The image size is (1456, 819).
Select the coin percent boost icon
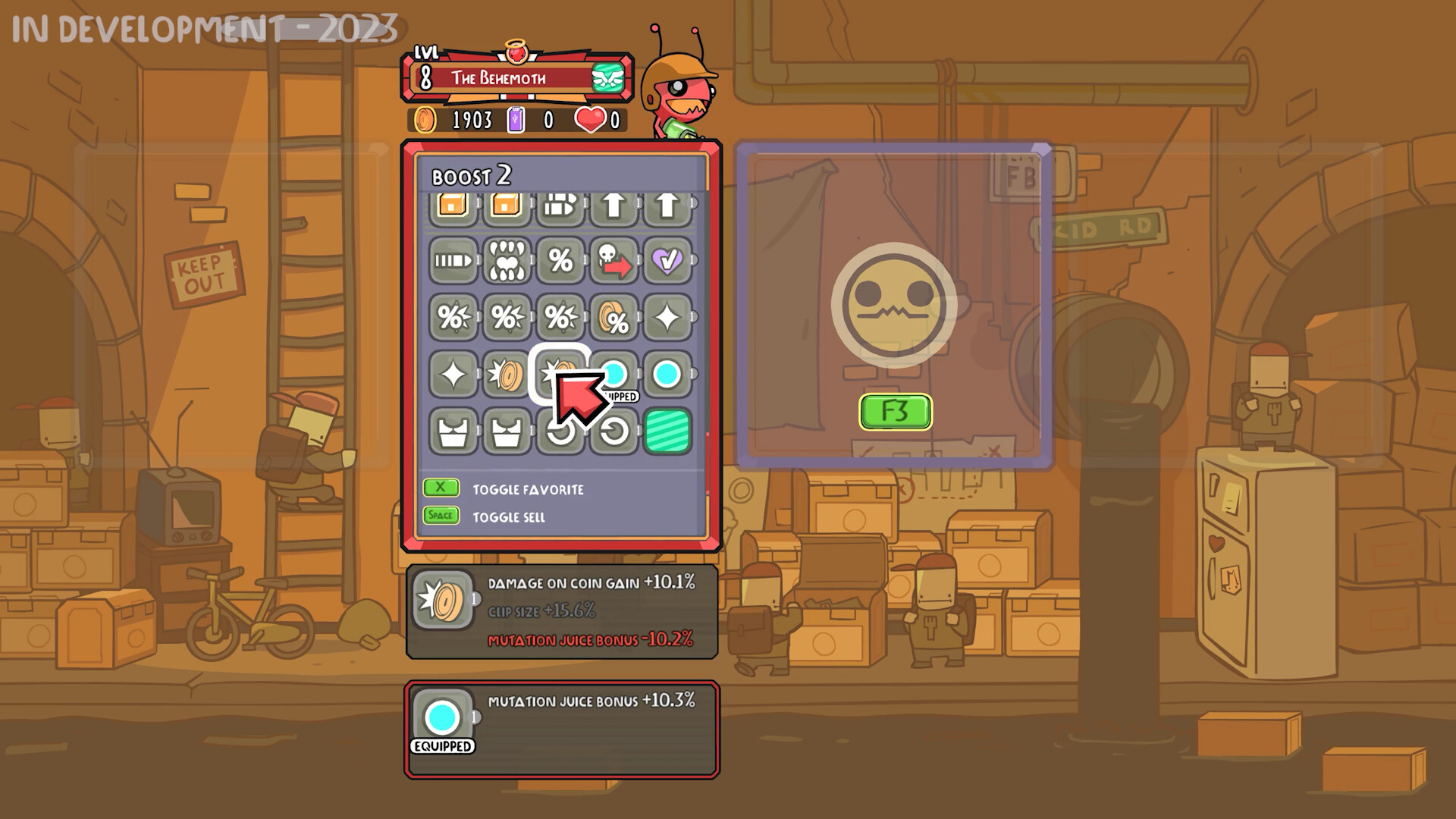[615, 318]
